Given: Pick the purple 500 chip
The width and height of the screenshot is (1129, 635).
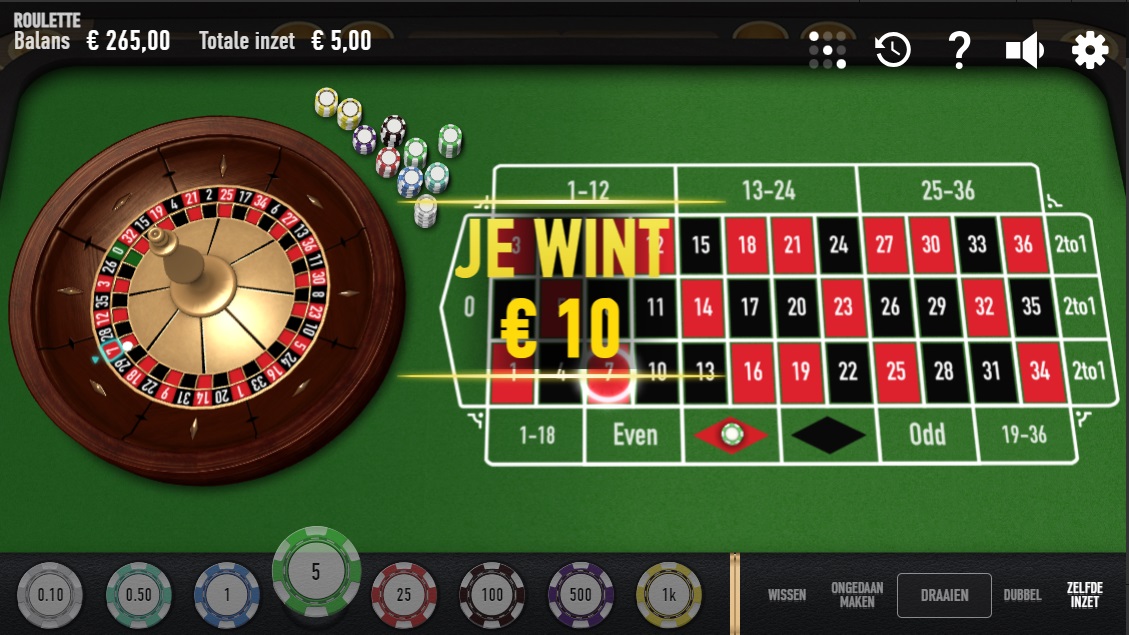Looking at the screenshot, I should [580, 595].
